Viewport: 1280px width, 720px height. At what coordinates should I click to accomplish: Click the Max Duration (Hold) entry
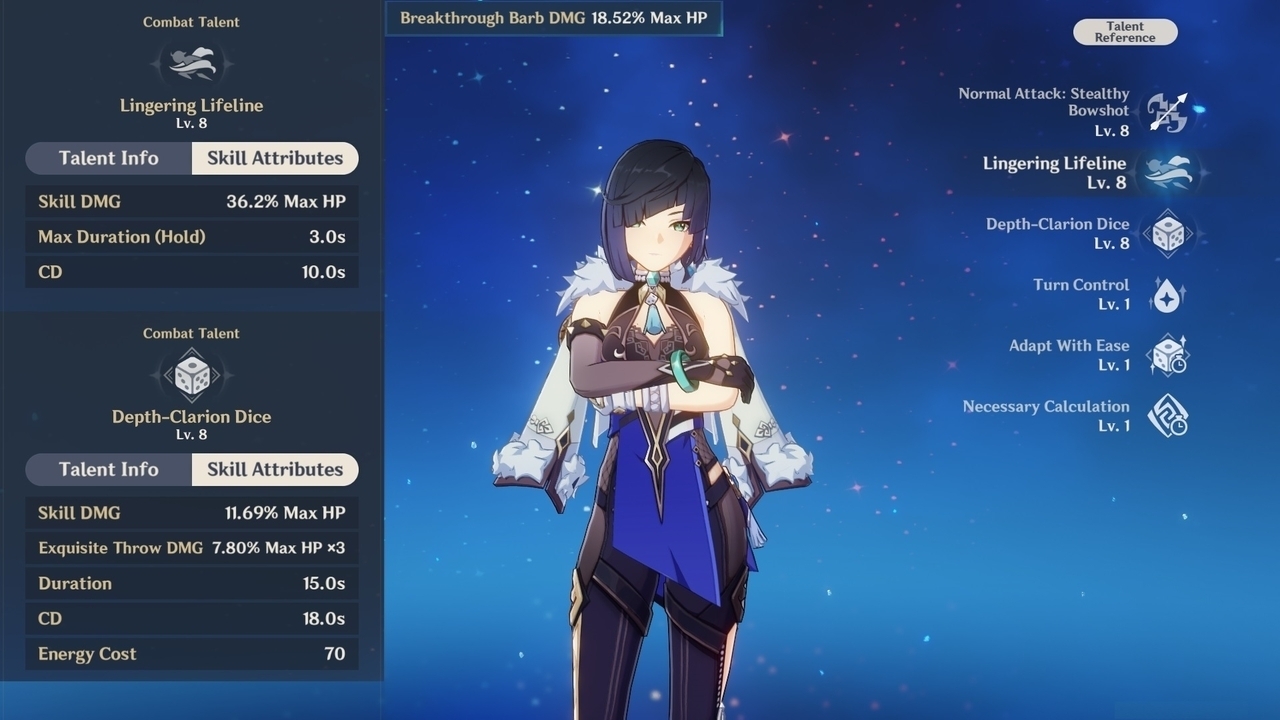click(x=191, y=236)
